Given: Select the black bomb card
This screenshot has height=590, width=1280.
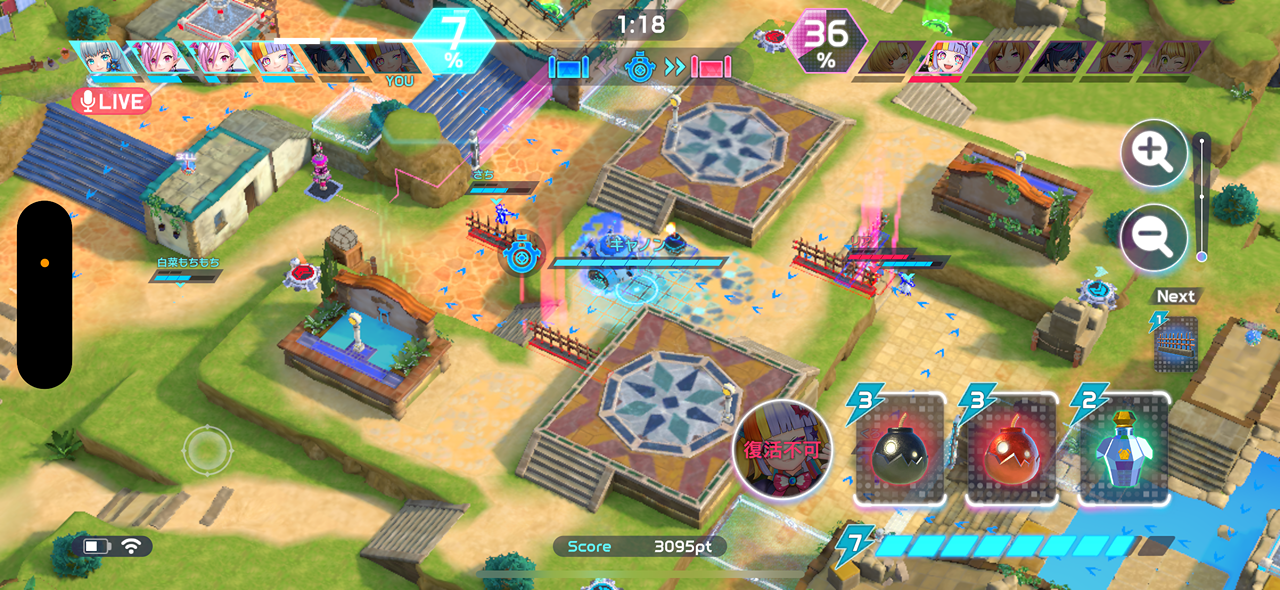Looking at the screenshot, I should [x=899, y=452].
